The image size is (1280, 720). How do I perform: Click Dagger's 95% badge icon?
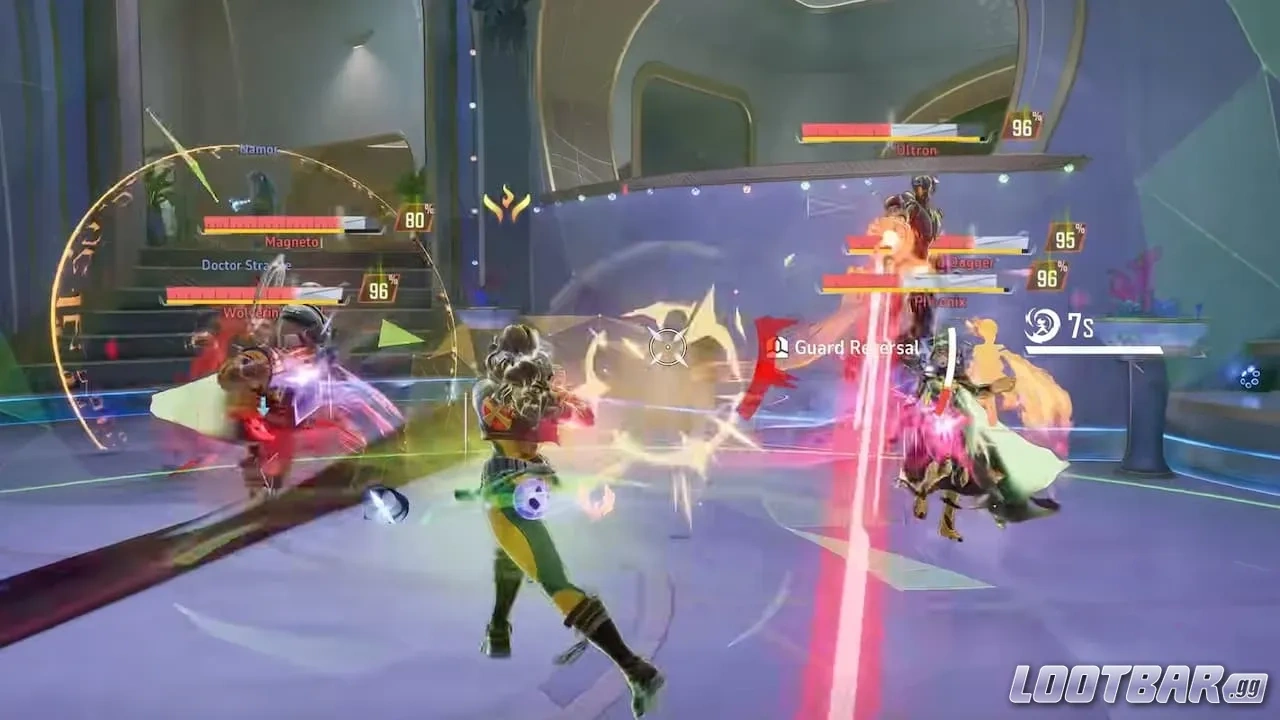point(1064,240)
